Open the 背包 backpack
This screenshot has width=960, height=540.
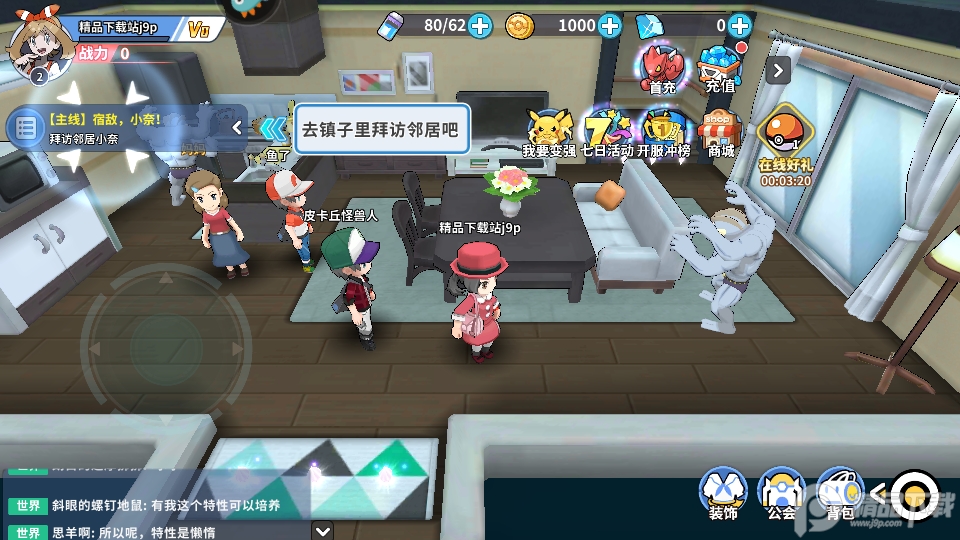point(839,493)
